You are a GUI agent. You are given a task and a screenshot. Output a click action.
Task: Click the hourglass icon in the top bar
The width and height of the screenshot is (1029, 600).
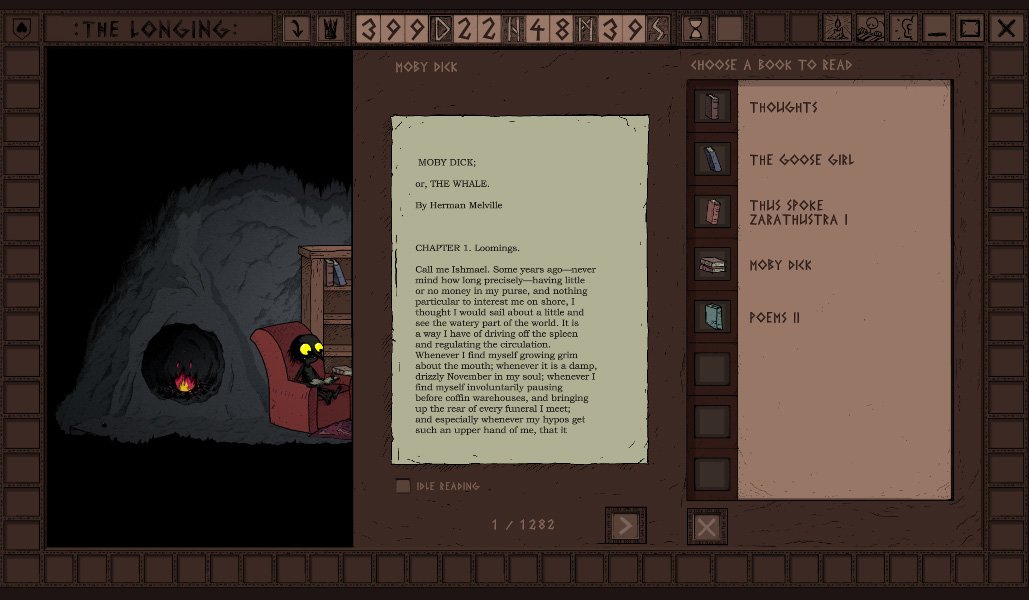pos(696,29)
